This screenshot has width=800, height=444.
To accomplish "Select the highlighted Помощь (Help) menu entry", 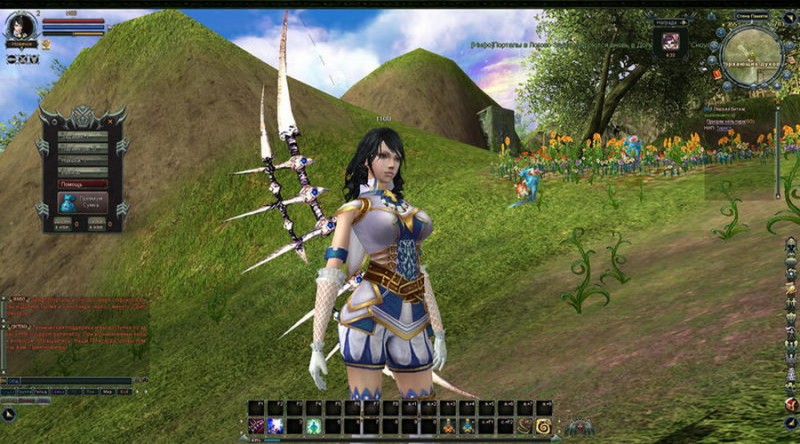I will click(83, 184).
